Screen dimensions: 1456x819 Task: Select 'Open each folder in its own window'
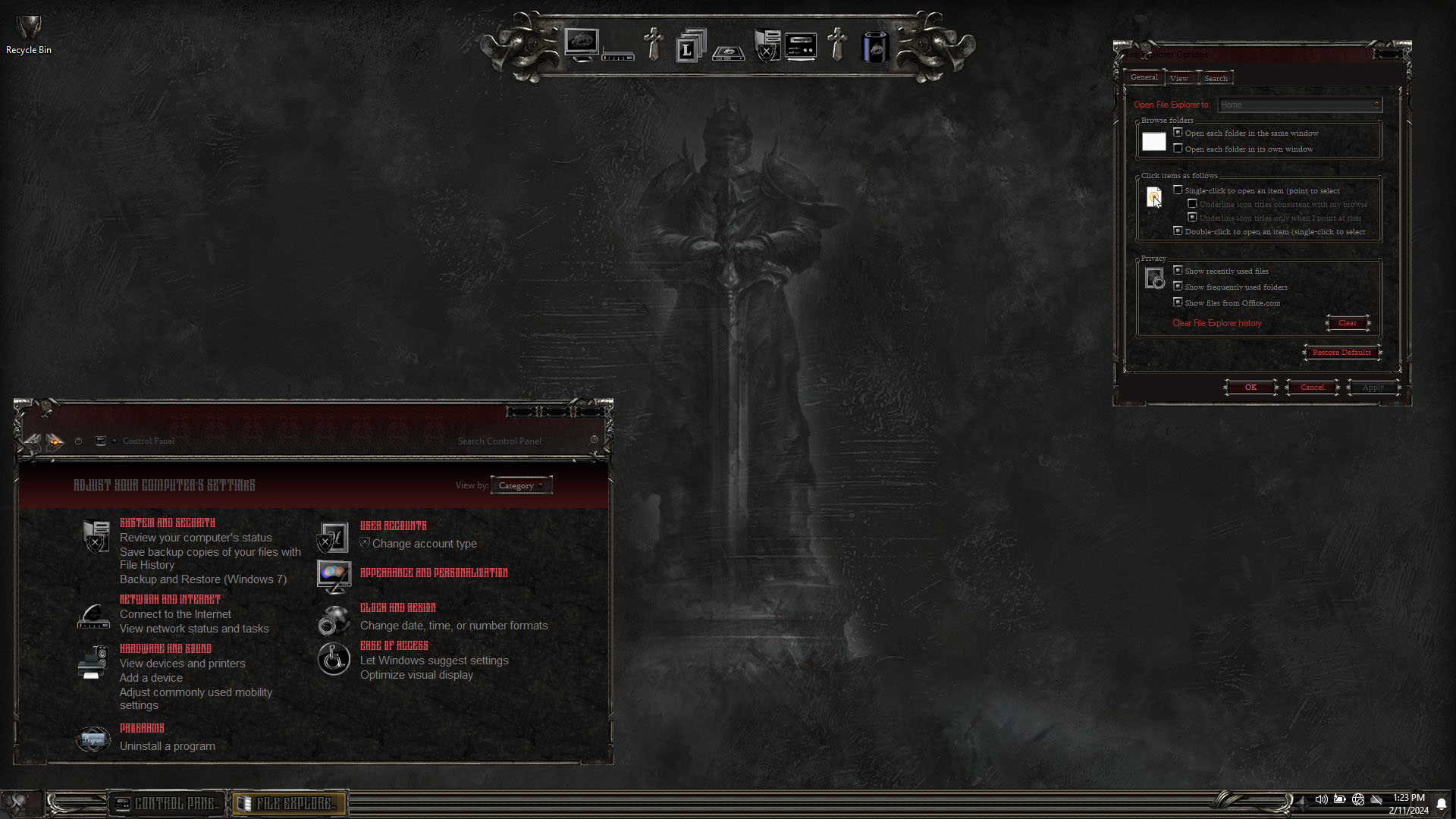(x=1178, y=149)
